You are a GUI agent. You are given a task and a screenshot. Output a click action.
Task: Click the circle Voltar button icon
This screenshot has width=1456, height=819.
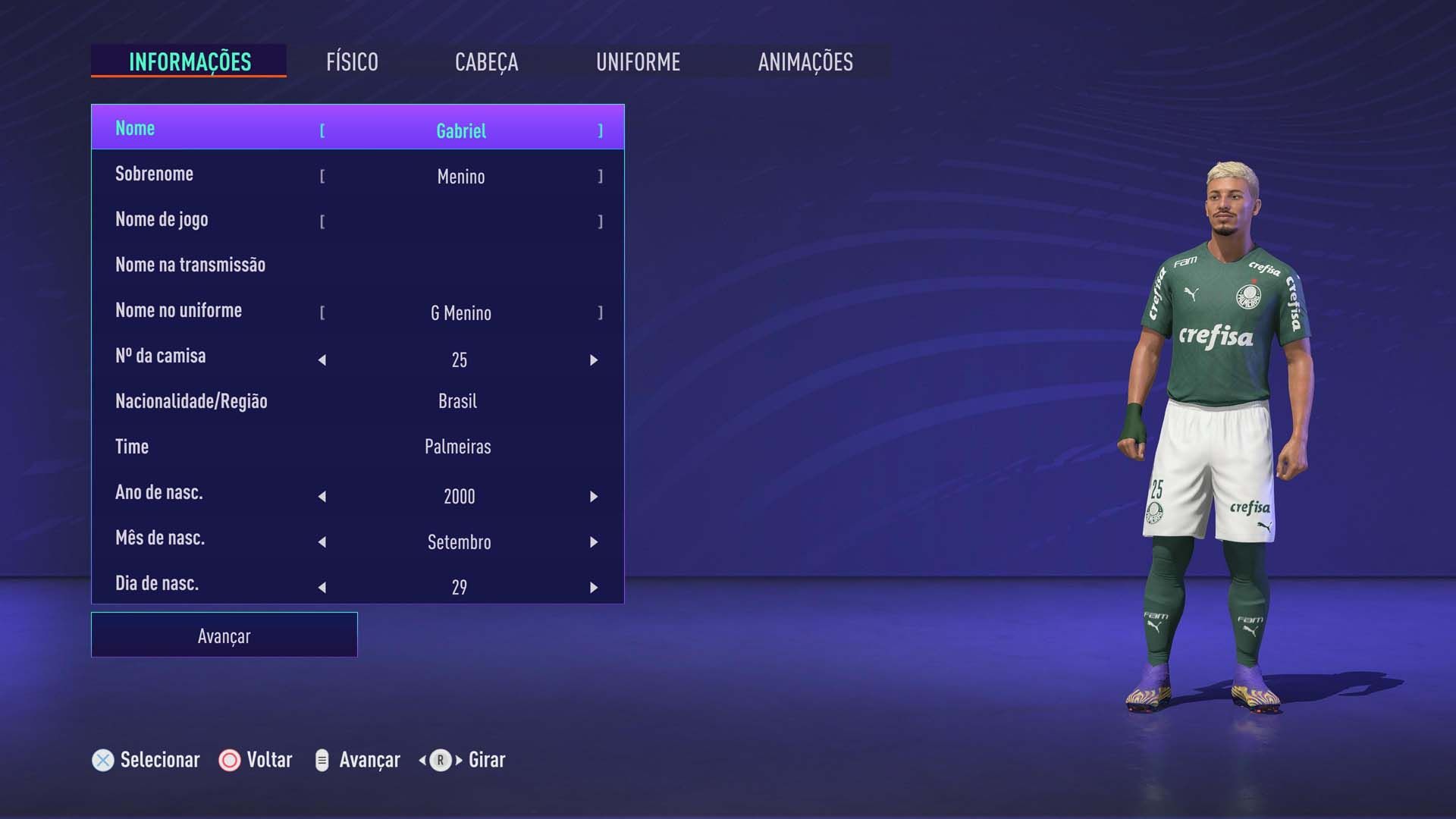[227, 759]
